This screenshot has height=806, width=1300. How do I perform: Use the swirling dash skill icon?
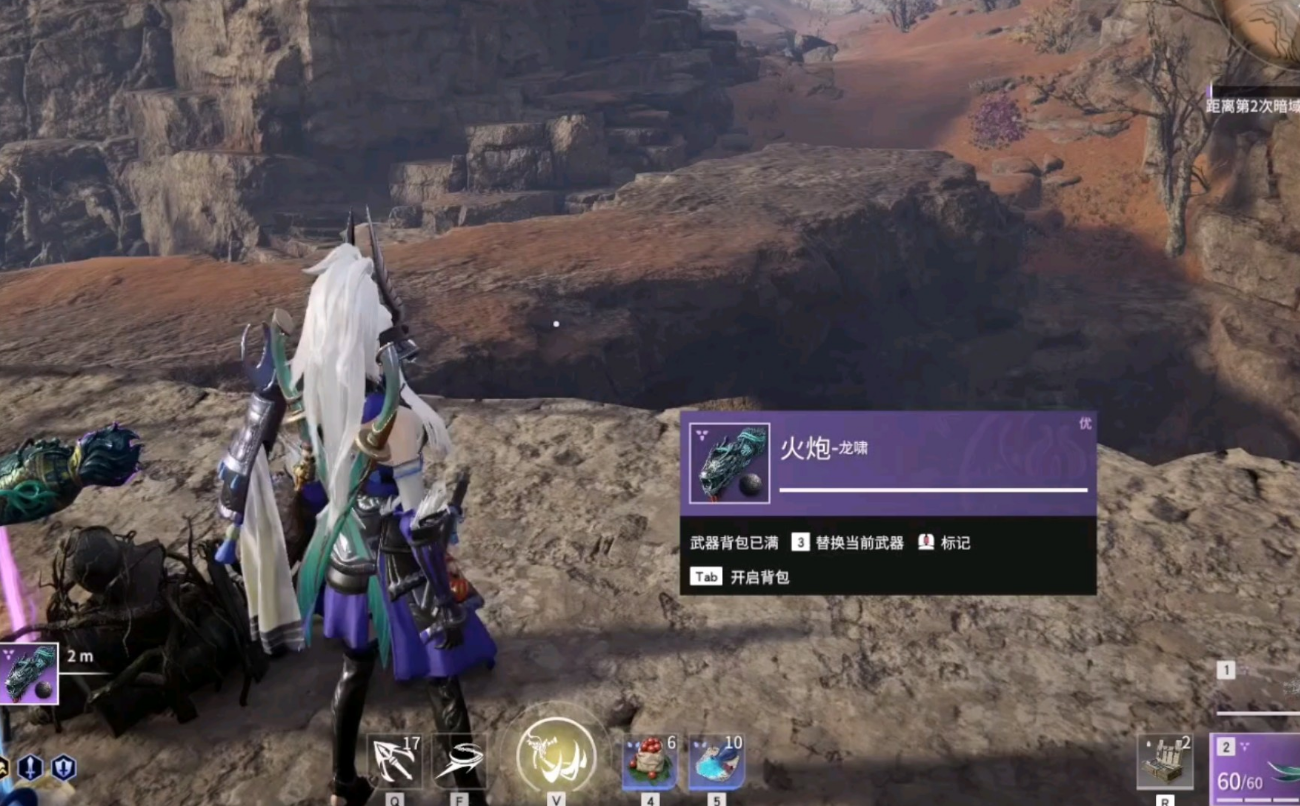pos(460,762)
